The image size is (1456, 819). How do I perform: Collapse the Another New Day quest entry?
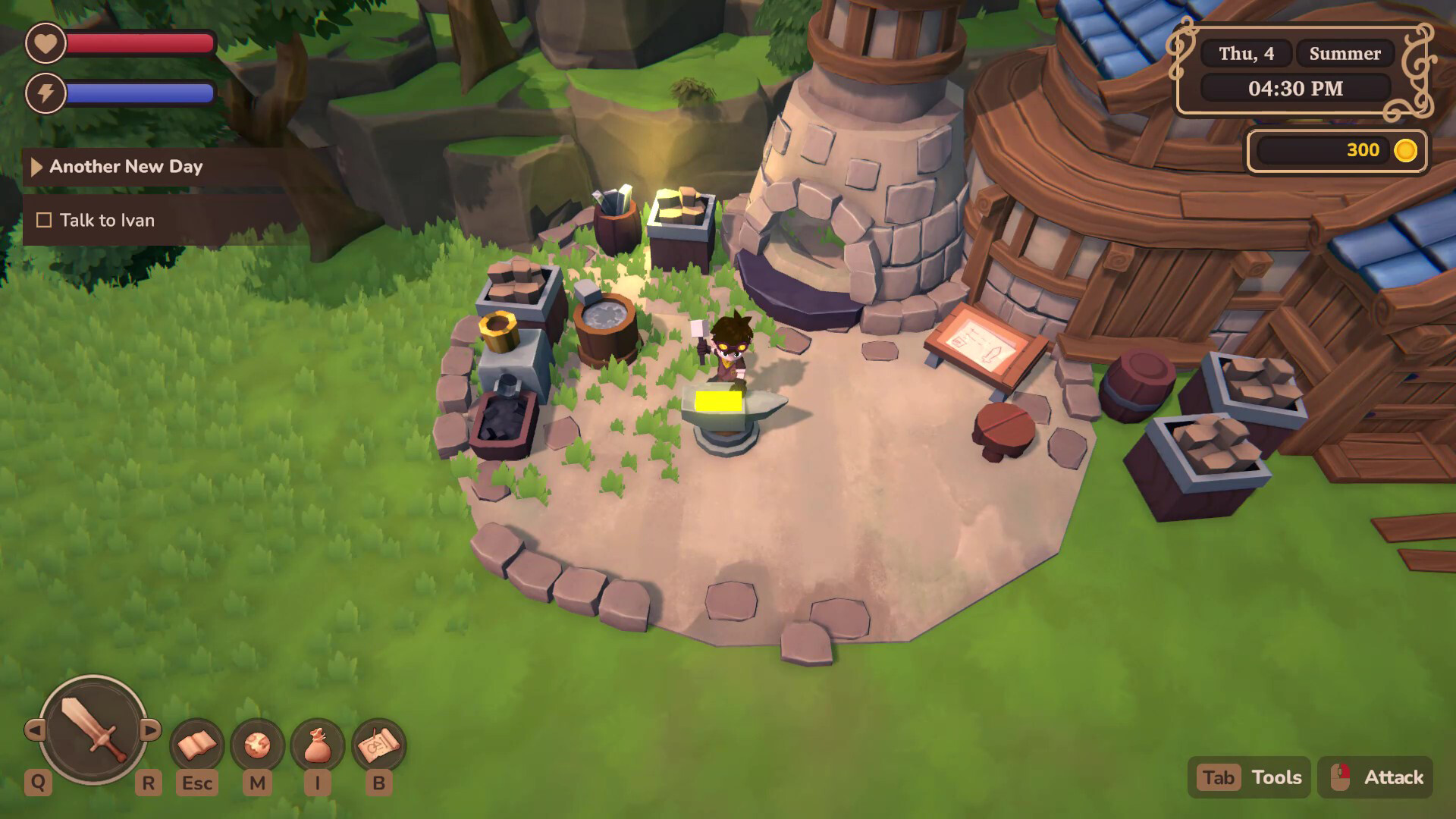[x=36, y=167]
